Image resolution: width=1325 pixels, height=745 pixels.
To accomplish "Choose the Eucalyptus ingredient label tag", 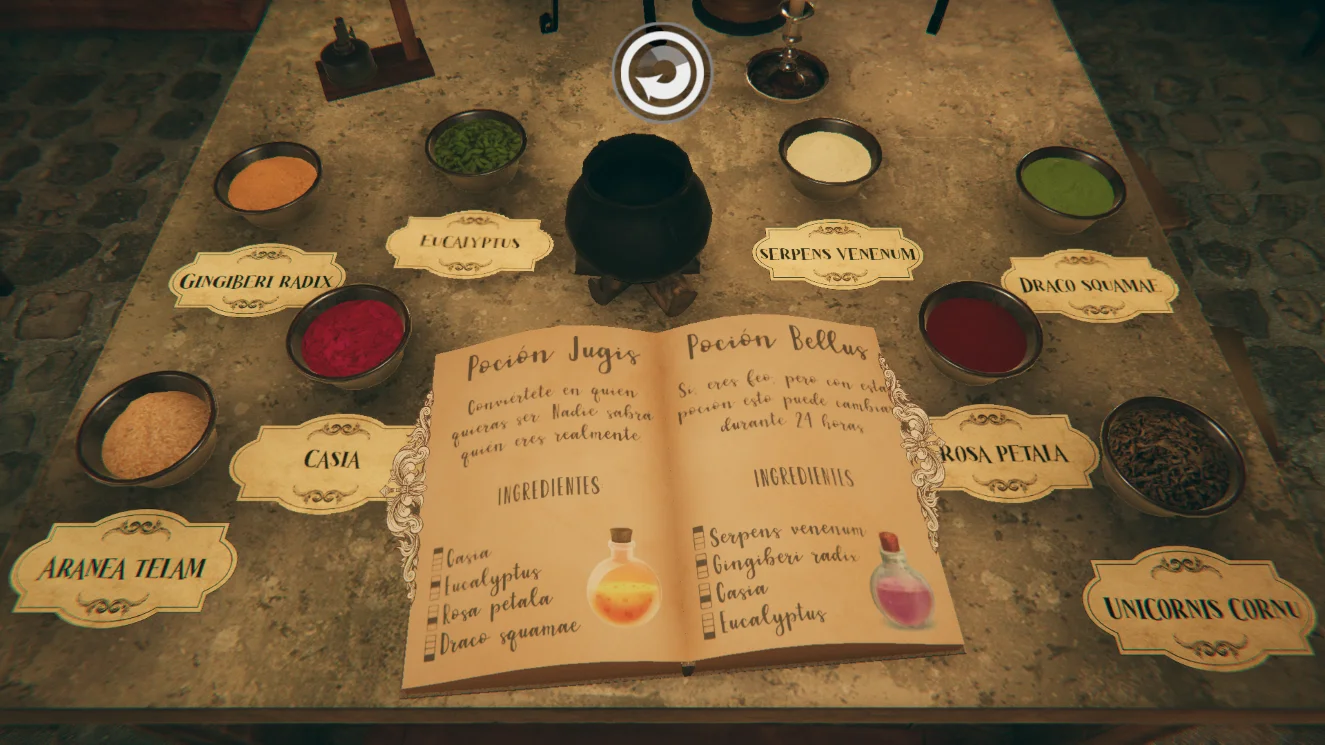I will tap(469, 243).
